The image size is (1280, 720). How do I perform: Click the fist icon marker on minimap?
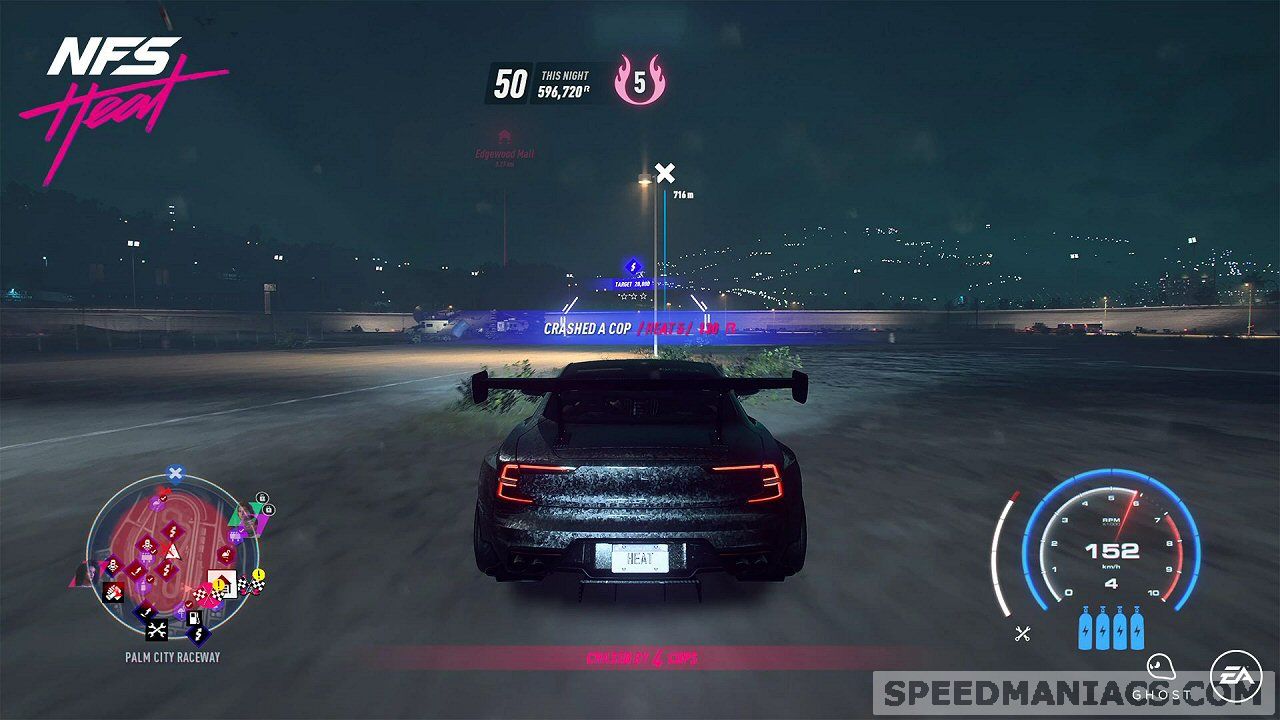pyautogui.click(x=114, y=592)
